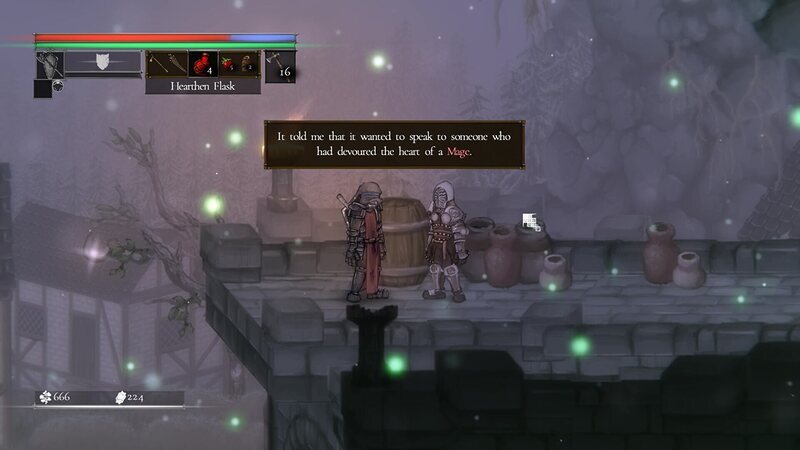Select the Hearthen Flask red potion slot

(199, 64)
